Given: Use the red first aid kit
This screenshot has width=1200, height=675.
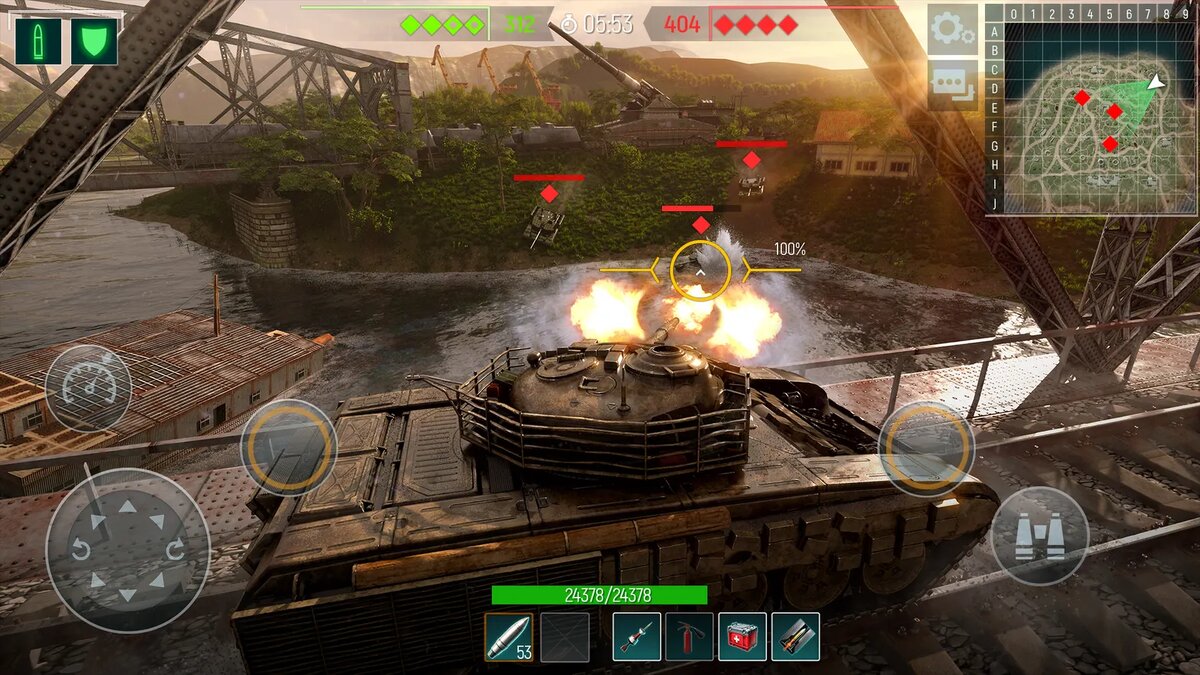Looking at the screenshot, I should pyautogui.click(x=743, y=637).
